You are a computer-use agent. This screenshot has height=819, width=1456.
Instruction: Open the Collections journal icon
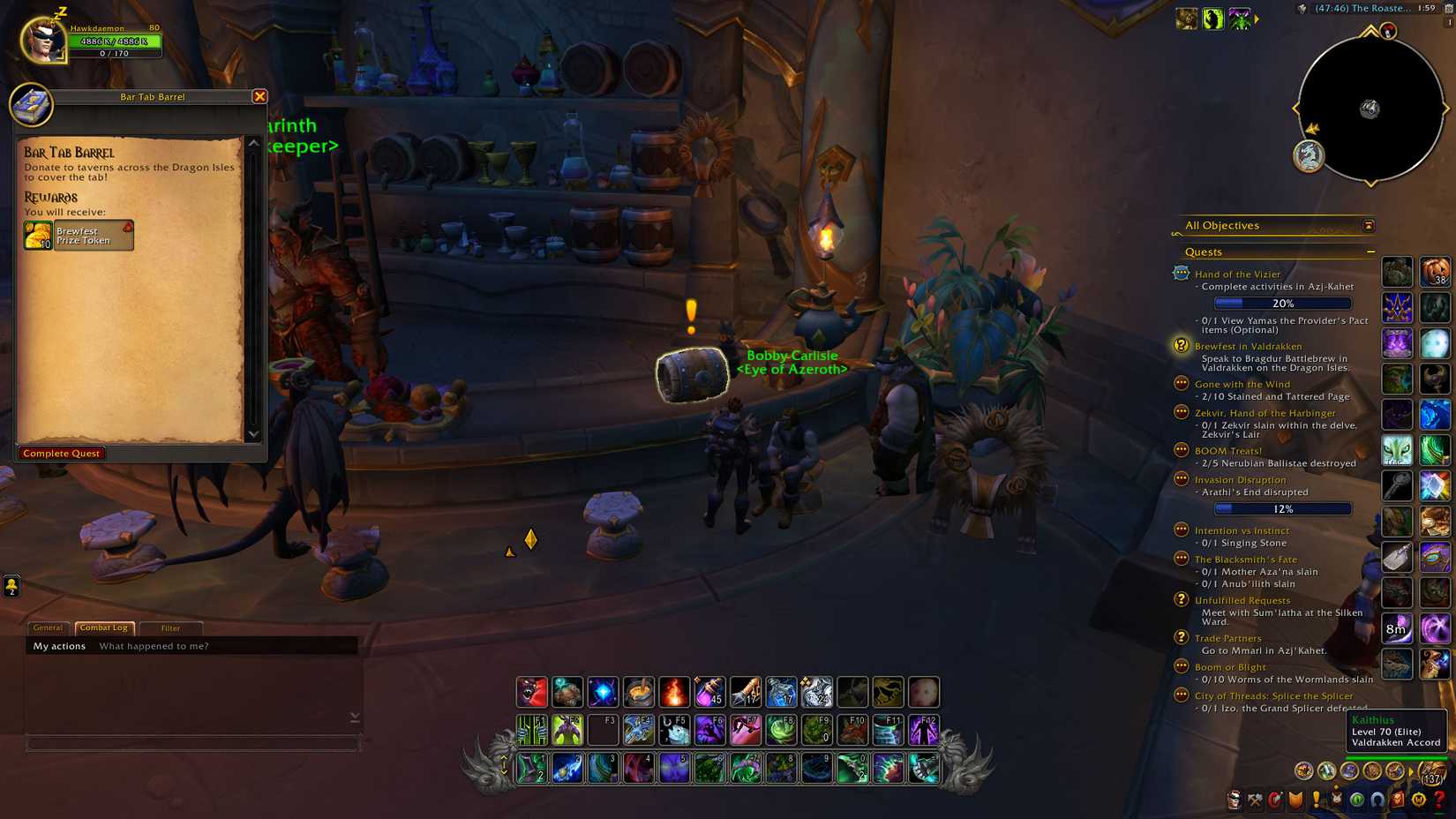click(1398, 801)
